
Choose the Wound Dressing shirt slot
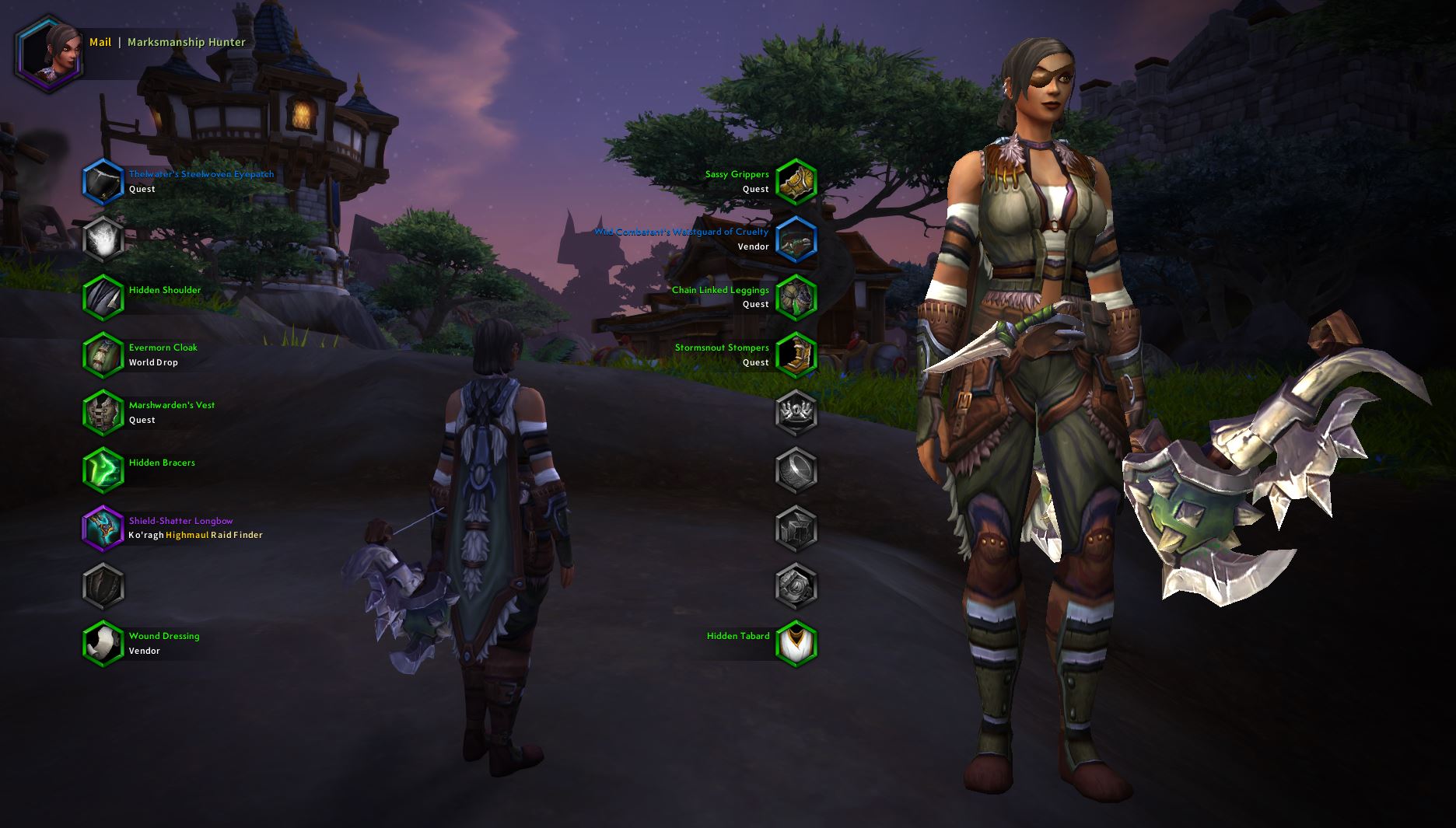coord(103,643)
